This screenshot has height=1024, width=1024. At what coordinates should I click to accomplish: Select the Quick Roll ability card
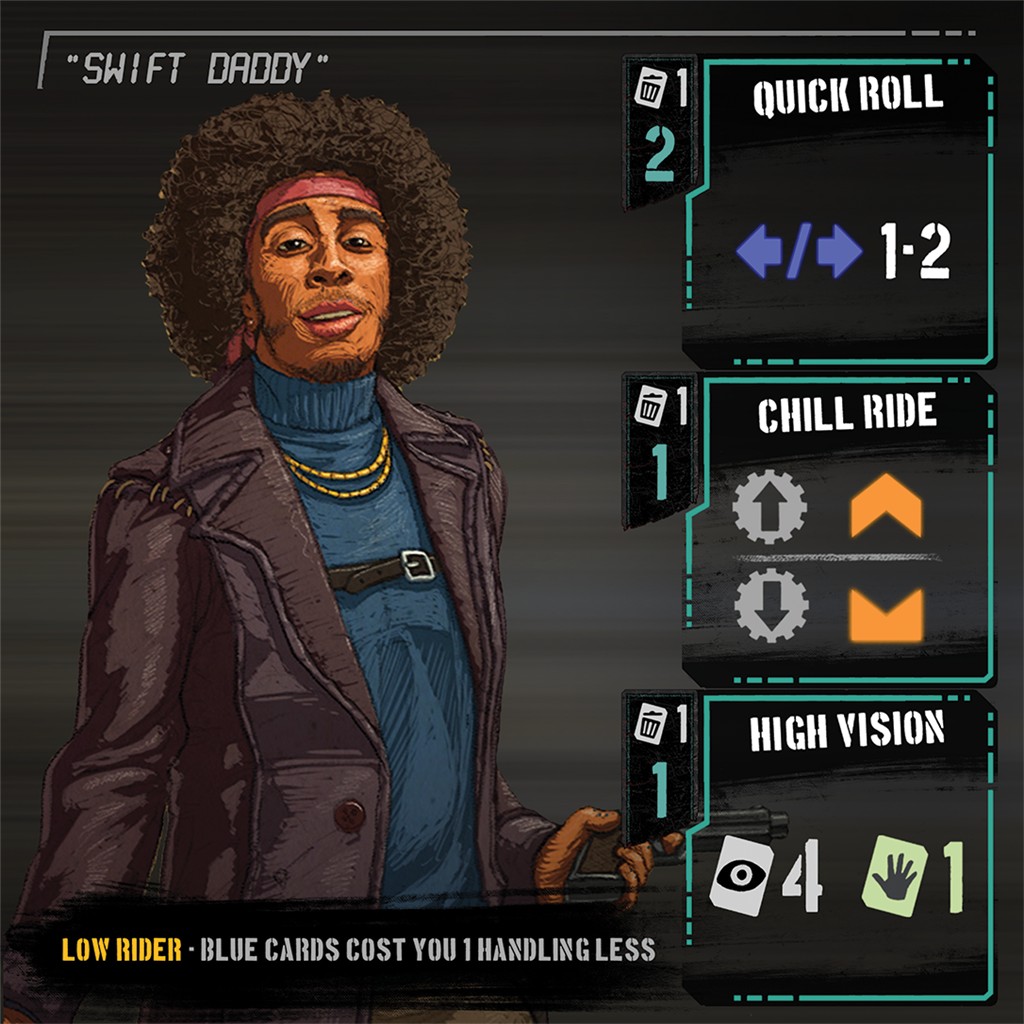pos(838,210)
